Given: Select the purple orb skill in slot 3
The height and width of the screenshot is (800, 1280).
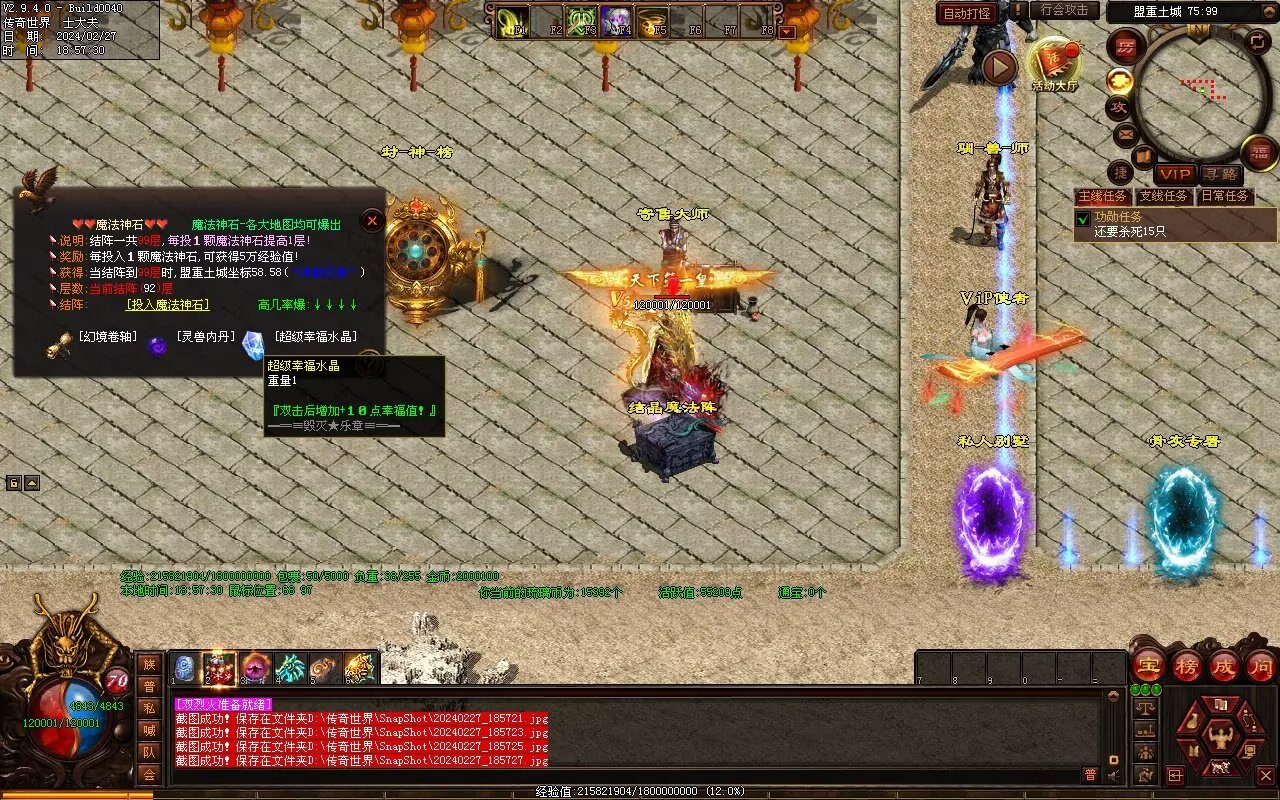Looking at the screenshot, I should pyautogui.click(x=255, y=668).
